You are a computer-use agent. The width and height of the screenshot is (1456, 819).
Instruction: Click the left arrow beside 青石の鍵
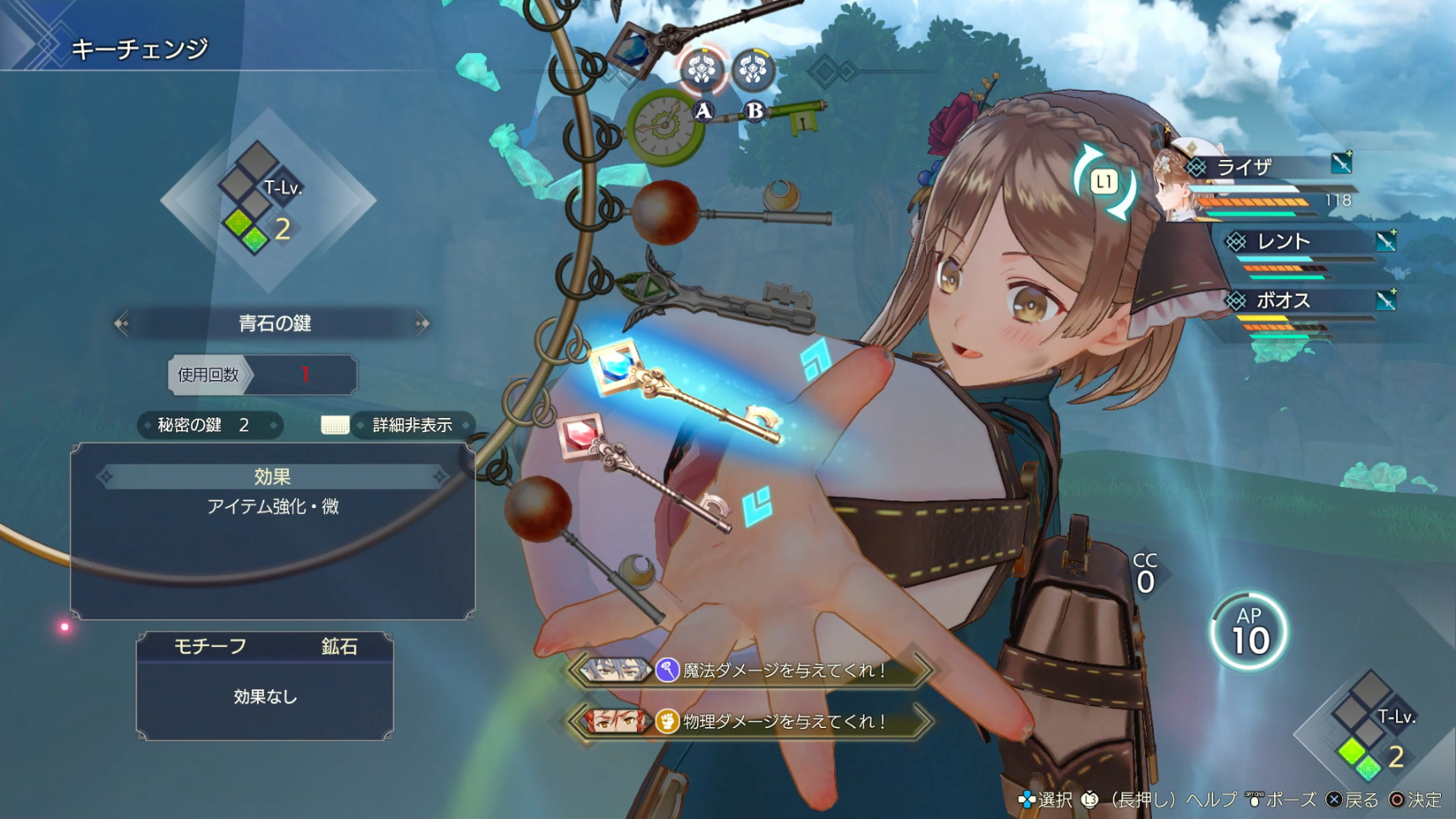122,324
